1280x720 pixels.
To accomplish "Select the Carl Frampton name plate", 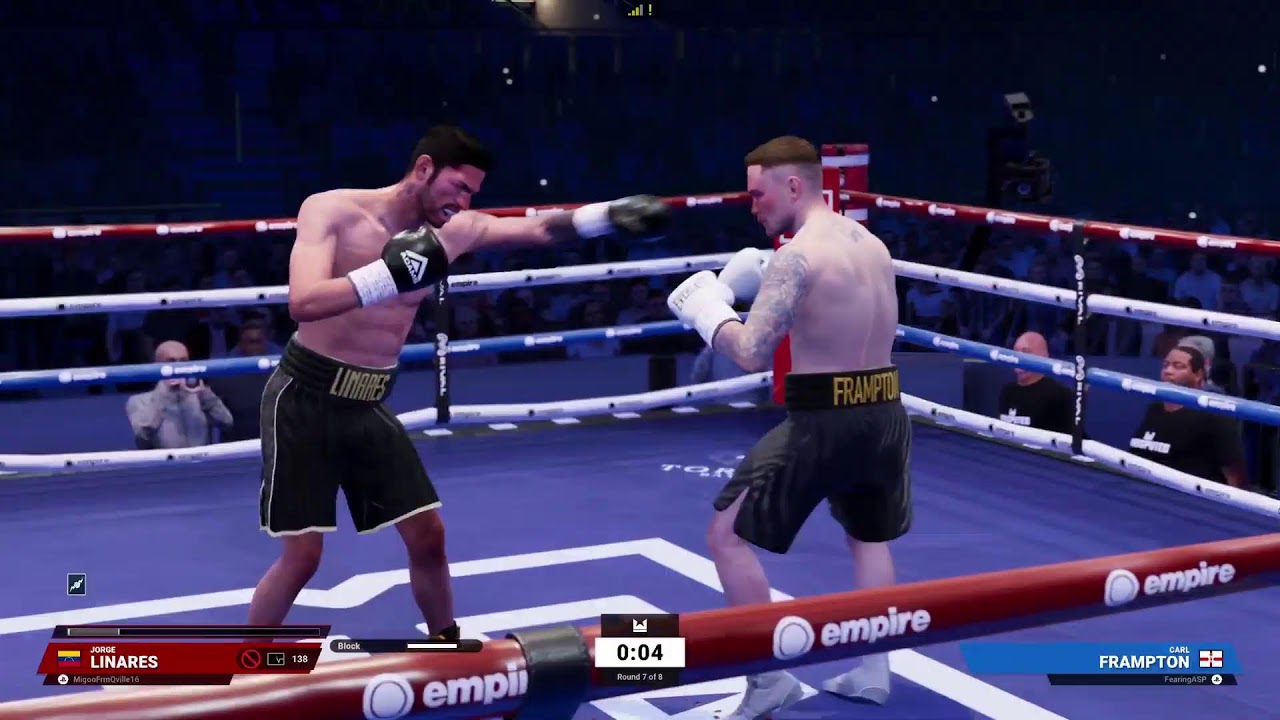I will pyautogui.click(x=1130, y=660).
